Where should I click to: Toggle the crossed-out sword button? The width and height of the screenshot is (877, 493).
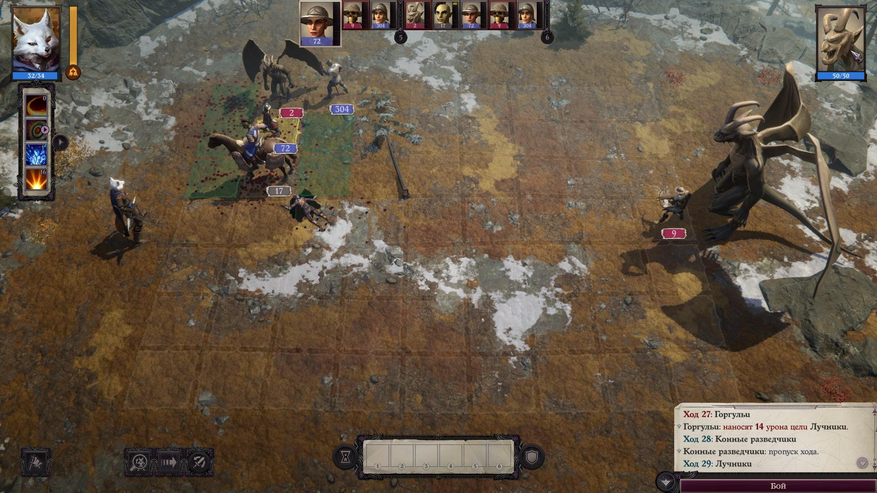(x=199, y=461)
